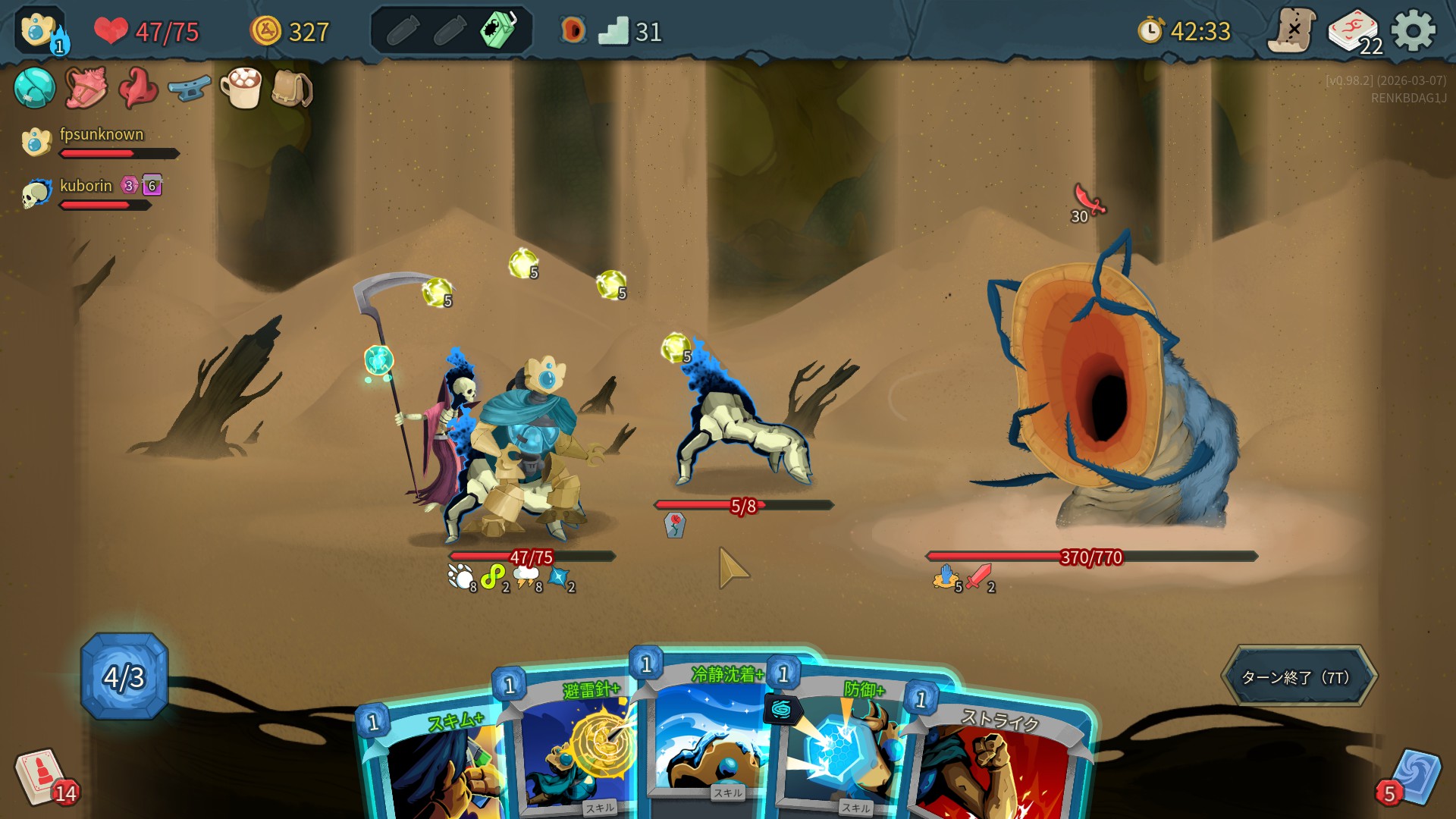
Task: Use the green potion slot
Action: tap(497, 30)
